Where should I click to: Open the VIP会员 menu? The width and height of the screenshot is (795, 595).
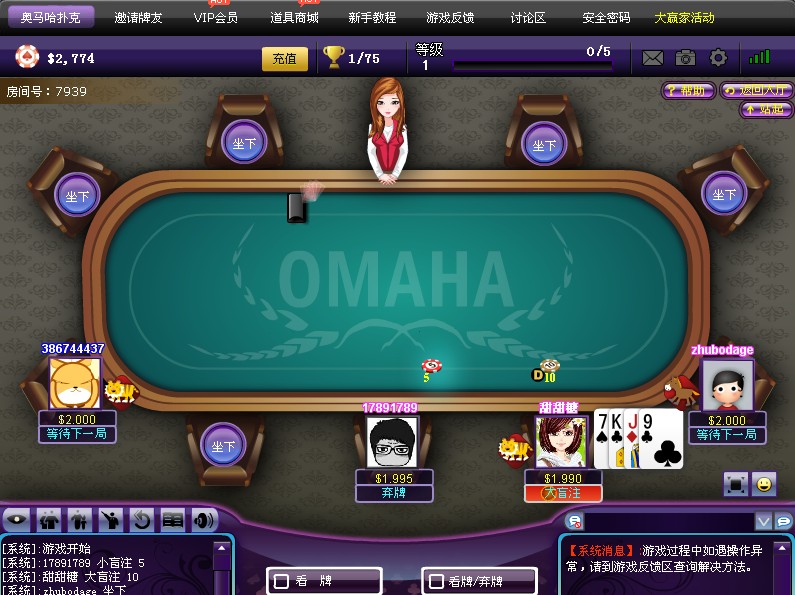point(216,18)
